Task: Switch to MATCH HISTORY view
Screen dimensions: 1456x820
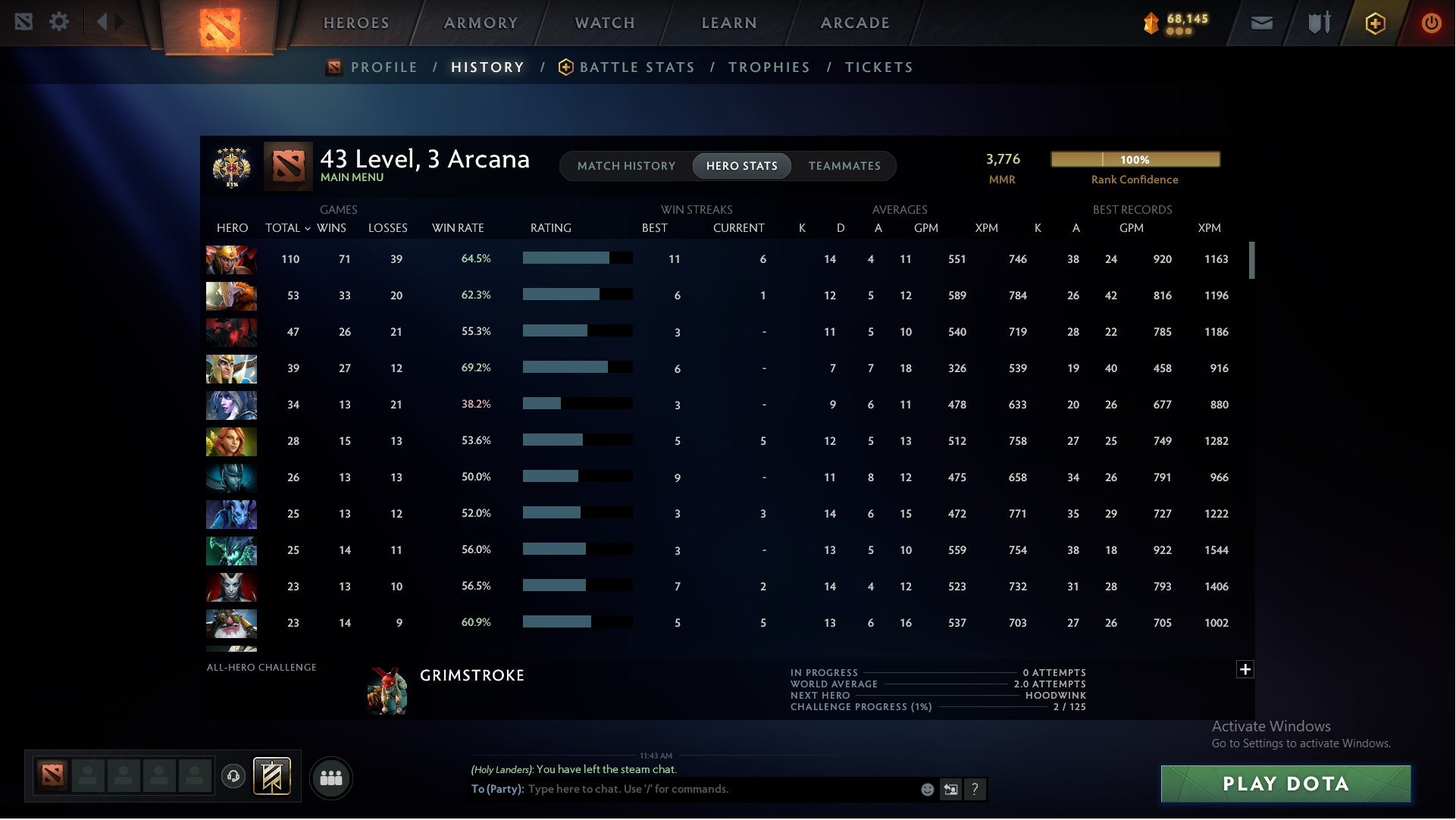Action: pos(626,166)
